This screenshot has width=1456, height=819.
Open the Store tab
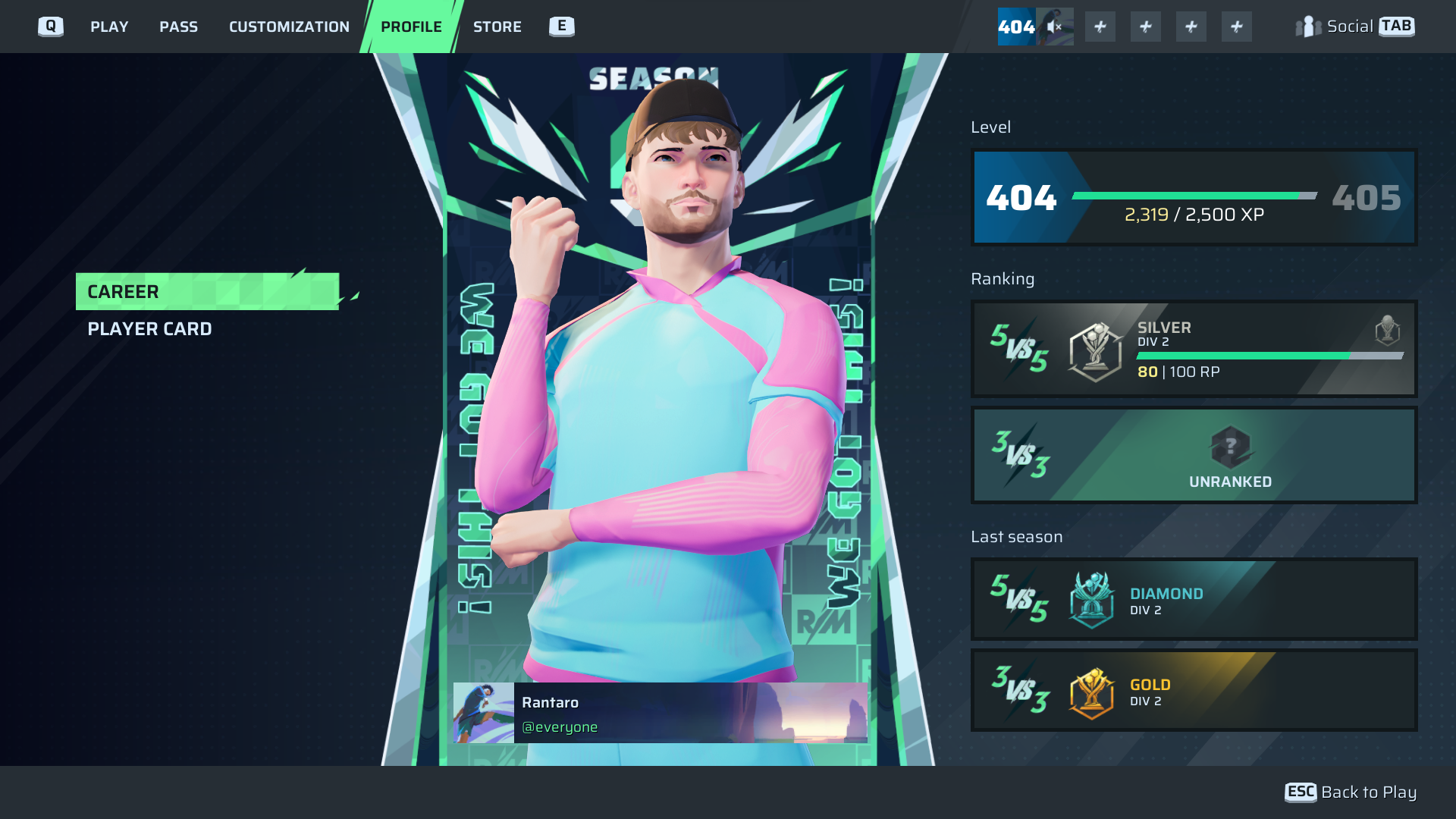[497, 27]
